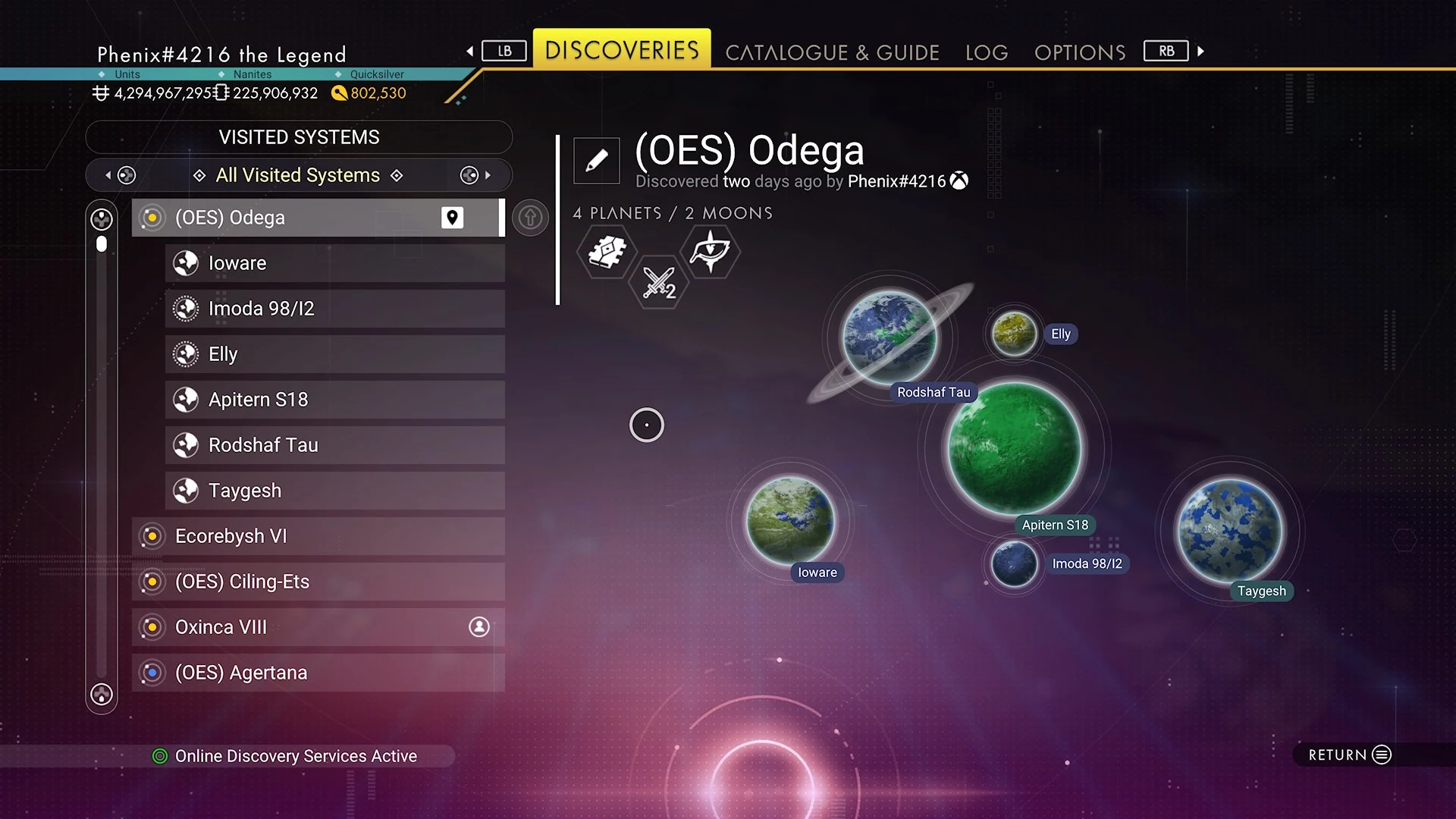Switch to the Catalogue & Guide tab
The width and height of the screenshot is (1456, 819).
[x=832, y=52]
